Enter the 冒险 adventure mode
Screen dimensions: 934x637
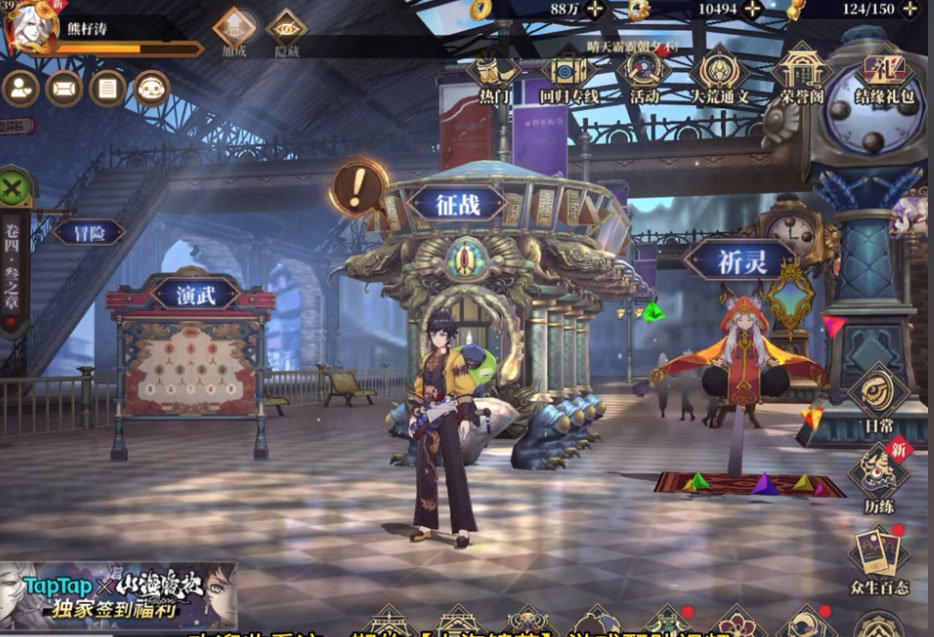(x=88, y=233)
